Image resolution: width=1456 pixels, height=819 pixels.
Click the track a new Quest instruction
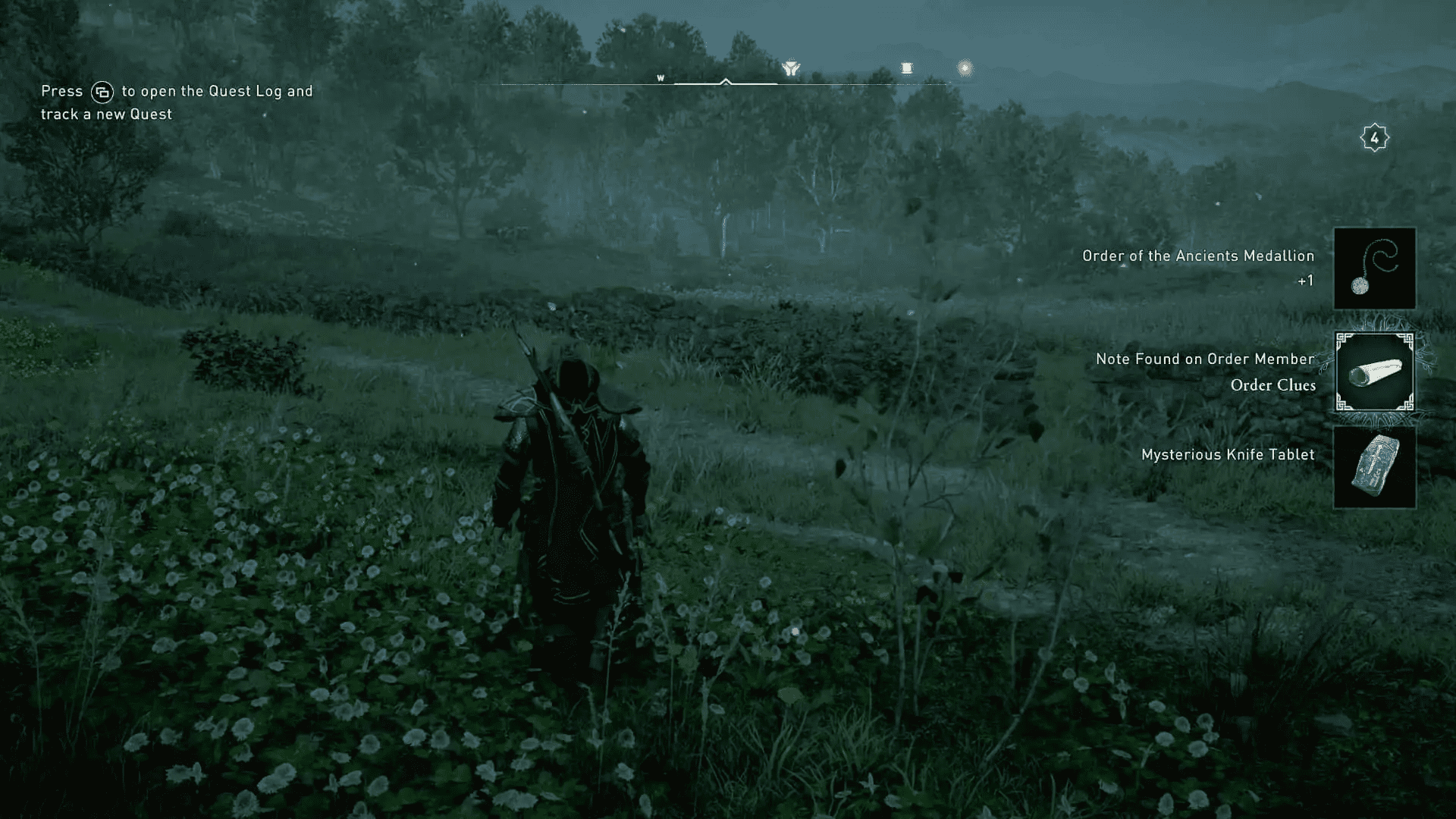pos(105,114)
